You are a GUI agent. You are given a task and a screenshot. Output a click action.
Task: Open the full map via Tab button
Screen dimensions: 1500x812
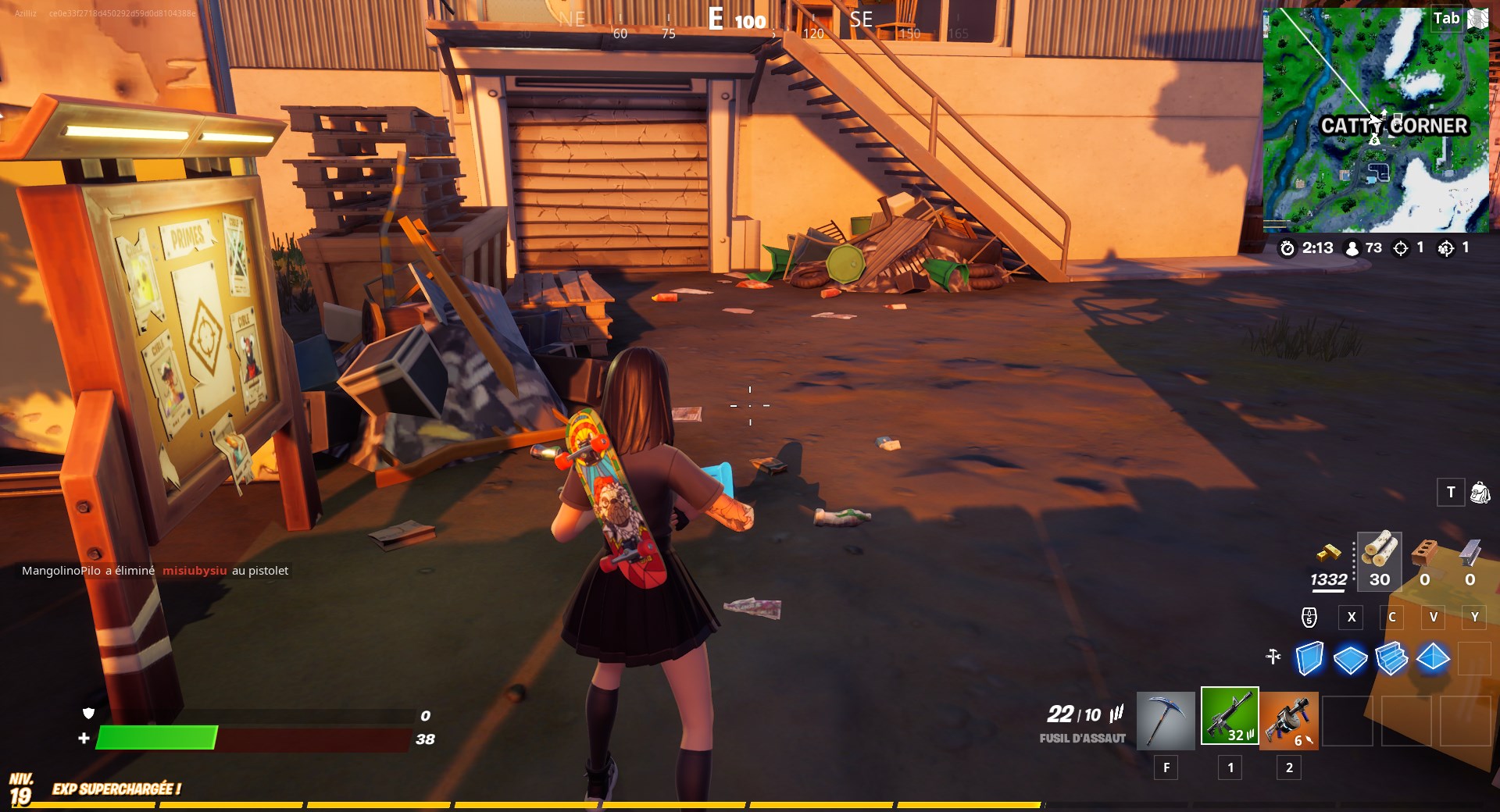(x=1445, y=19)
